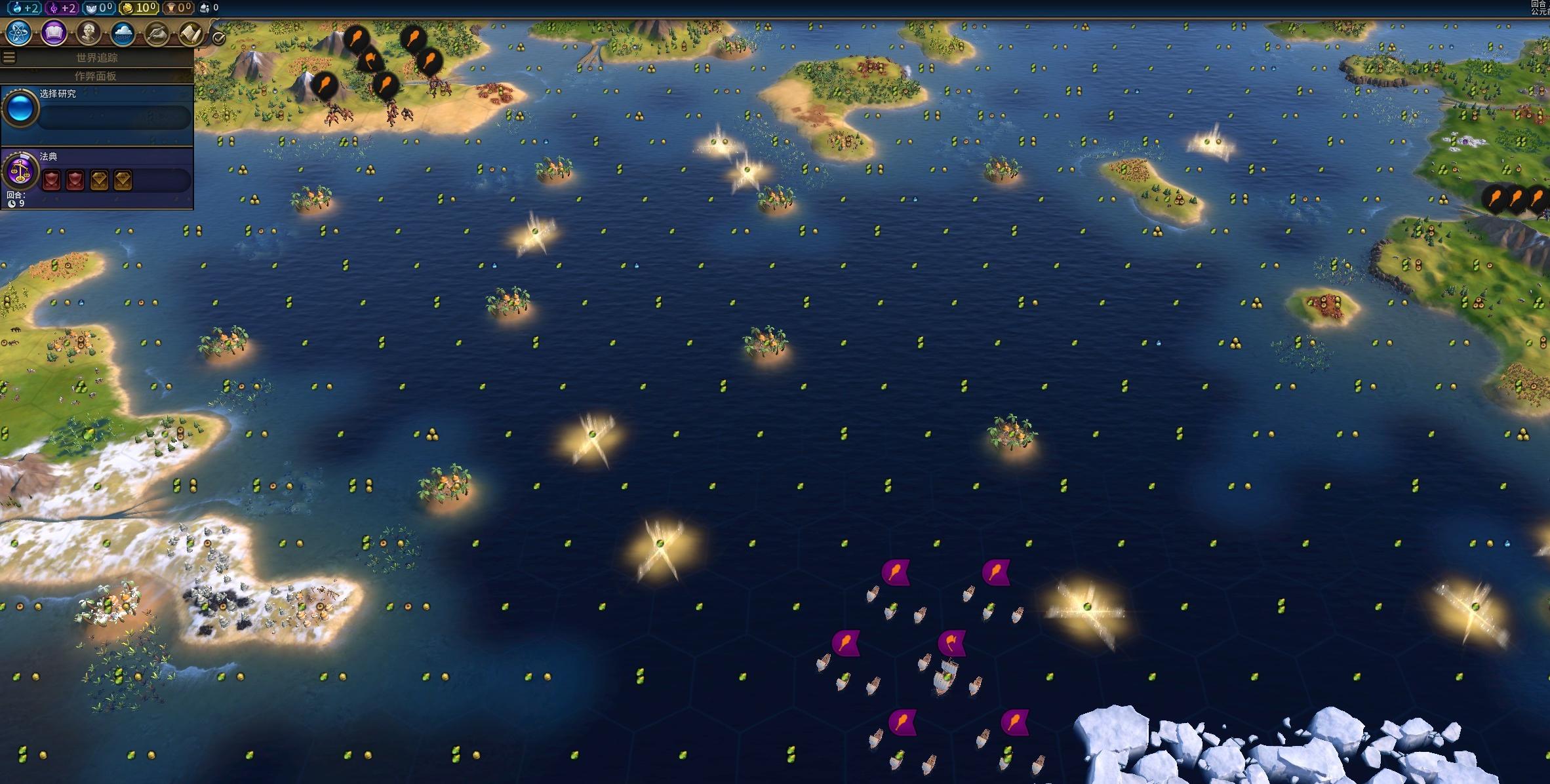
Task: Click the checkmark button beside the scroll
Action: [219, 39]
